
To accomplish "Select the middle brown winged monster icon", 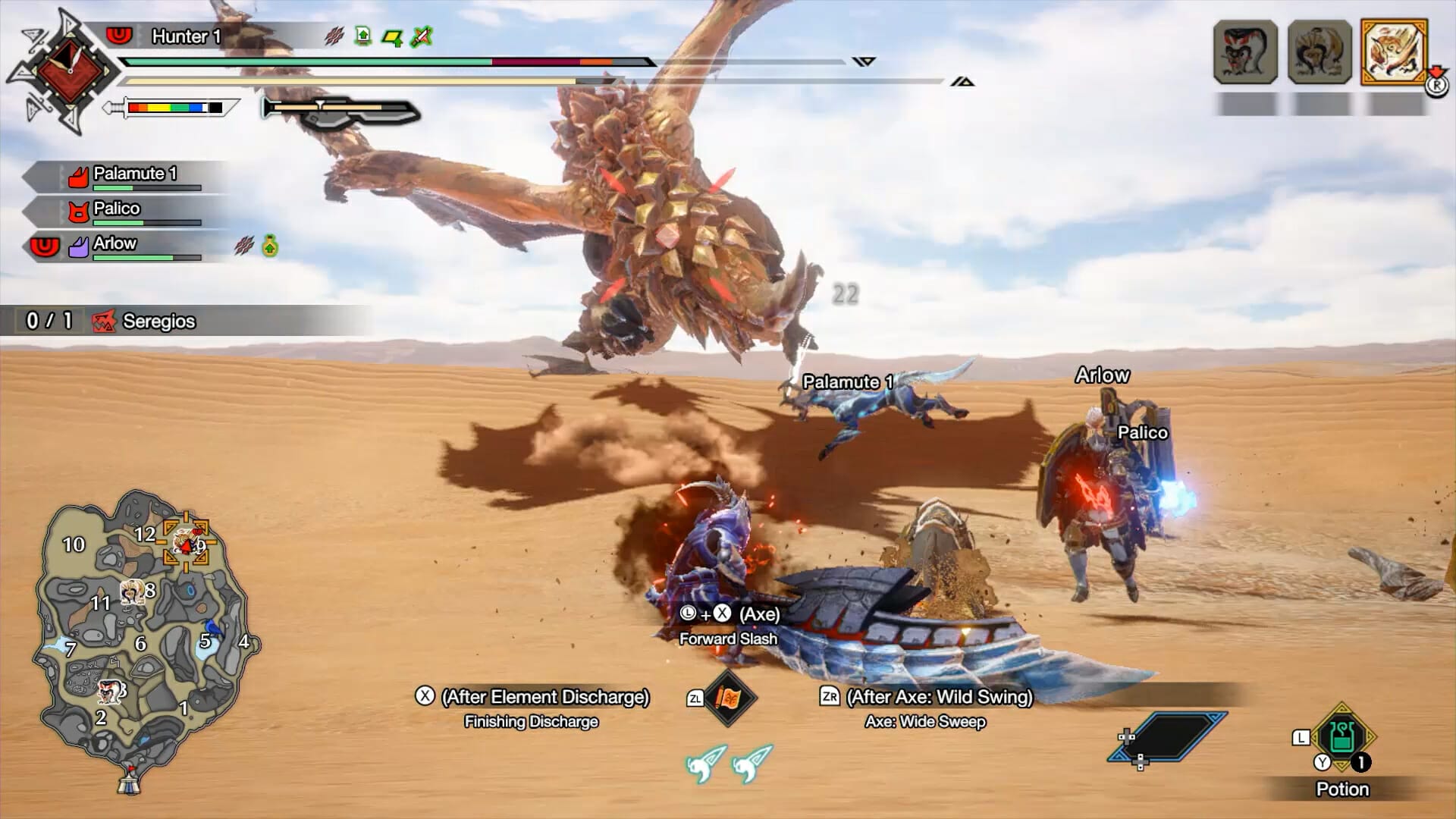I will point(1319,52).
